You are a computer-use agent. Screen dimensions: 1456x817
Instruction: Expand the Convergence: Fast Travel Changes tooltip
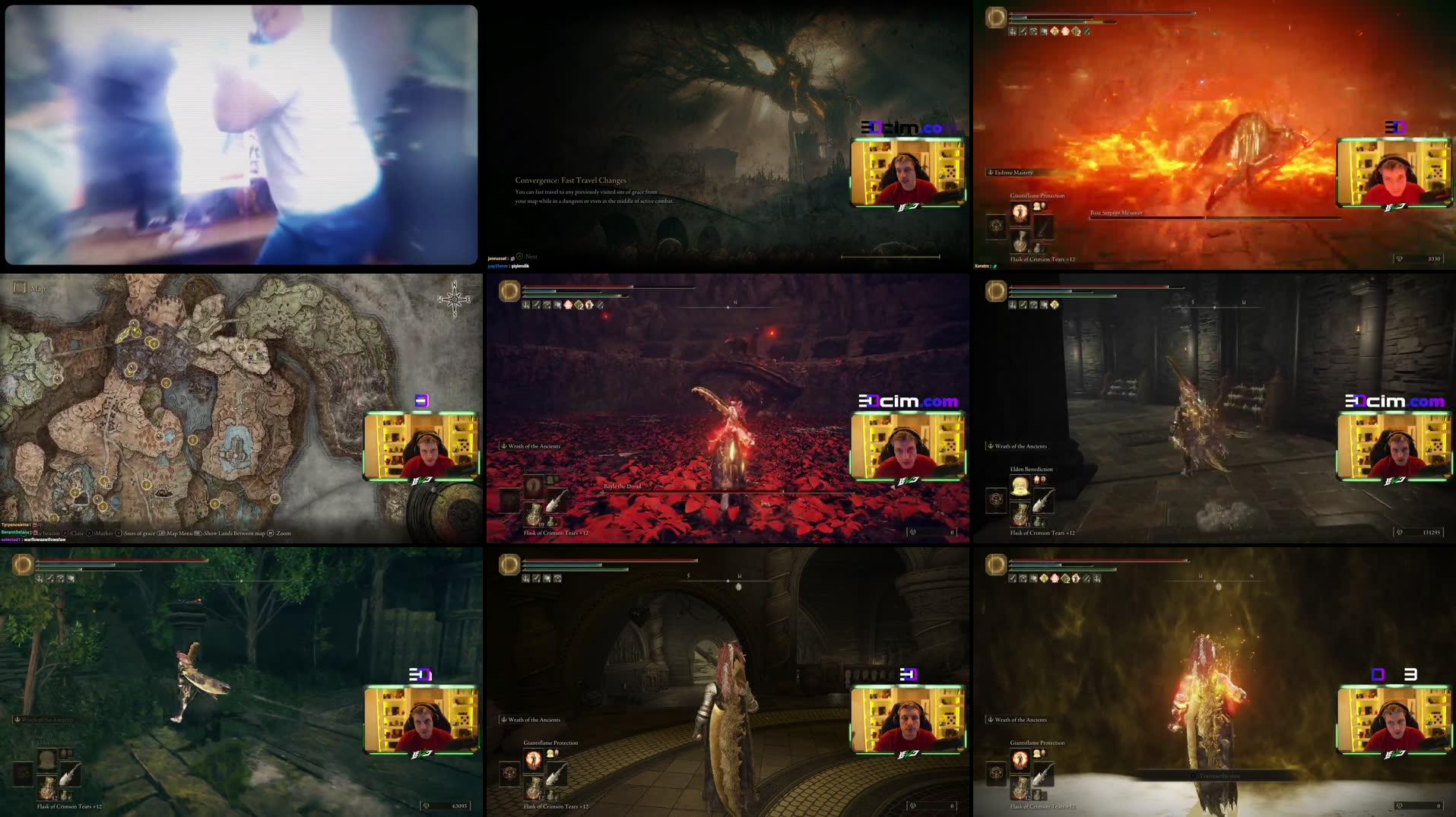572,182
